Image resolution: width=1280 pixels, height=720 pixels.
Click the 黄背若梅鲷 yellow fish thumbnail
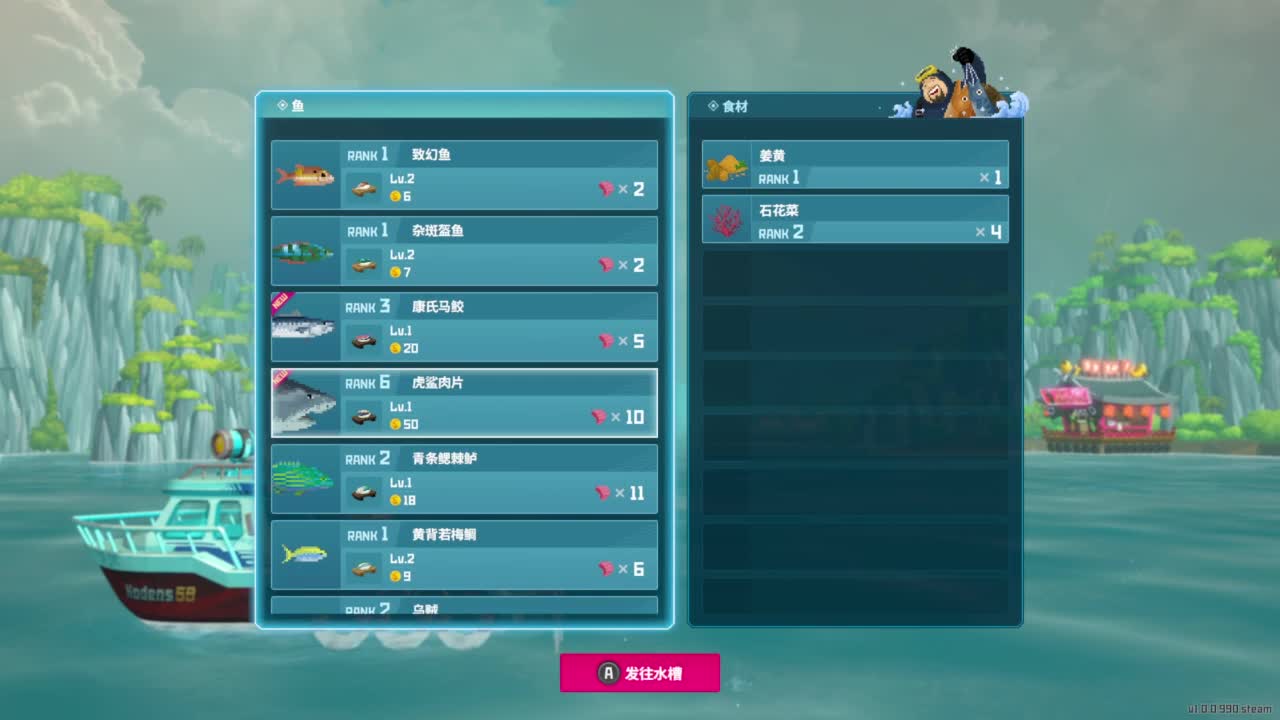click(305, 555)
